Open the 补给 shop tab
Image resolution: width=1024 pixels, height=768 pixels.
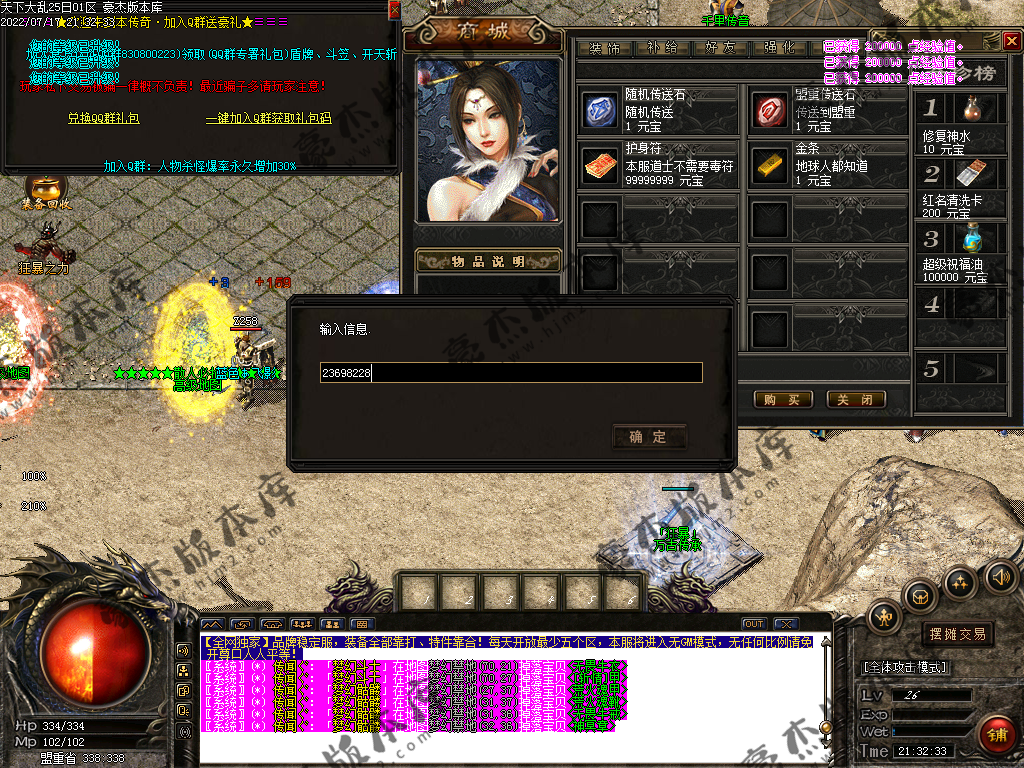pyautogui.click(x=662, y=47)
